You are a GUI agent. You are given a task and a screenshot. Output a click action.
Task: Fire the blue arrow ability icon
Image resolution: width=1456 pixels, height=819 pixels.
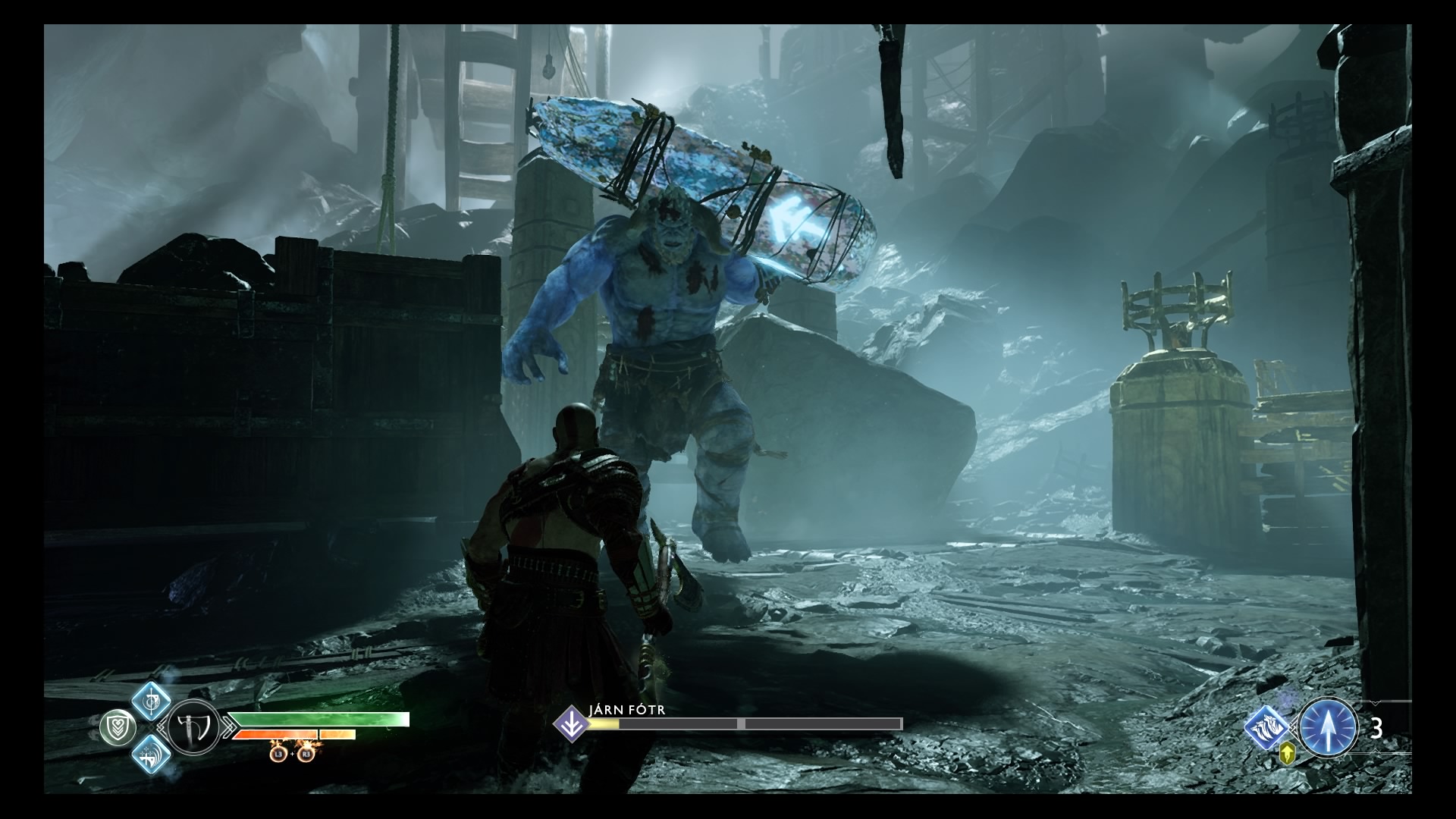[x=1328, y=728]
